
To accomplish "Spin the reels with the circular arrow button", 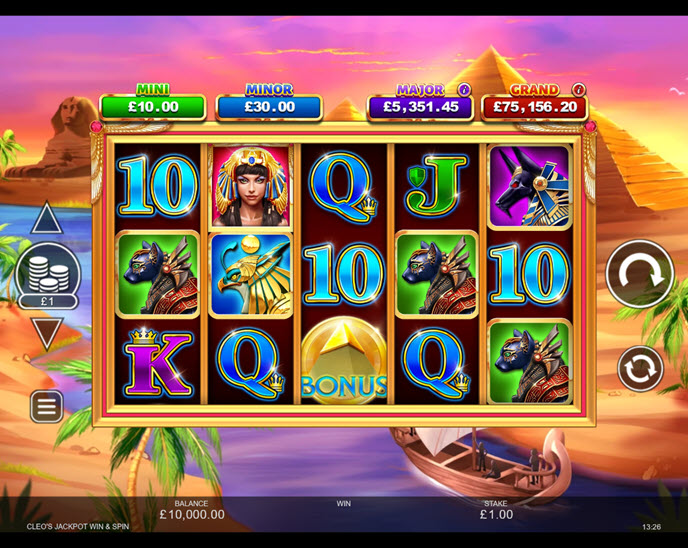I will [640, 274].
